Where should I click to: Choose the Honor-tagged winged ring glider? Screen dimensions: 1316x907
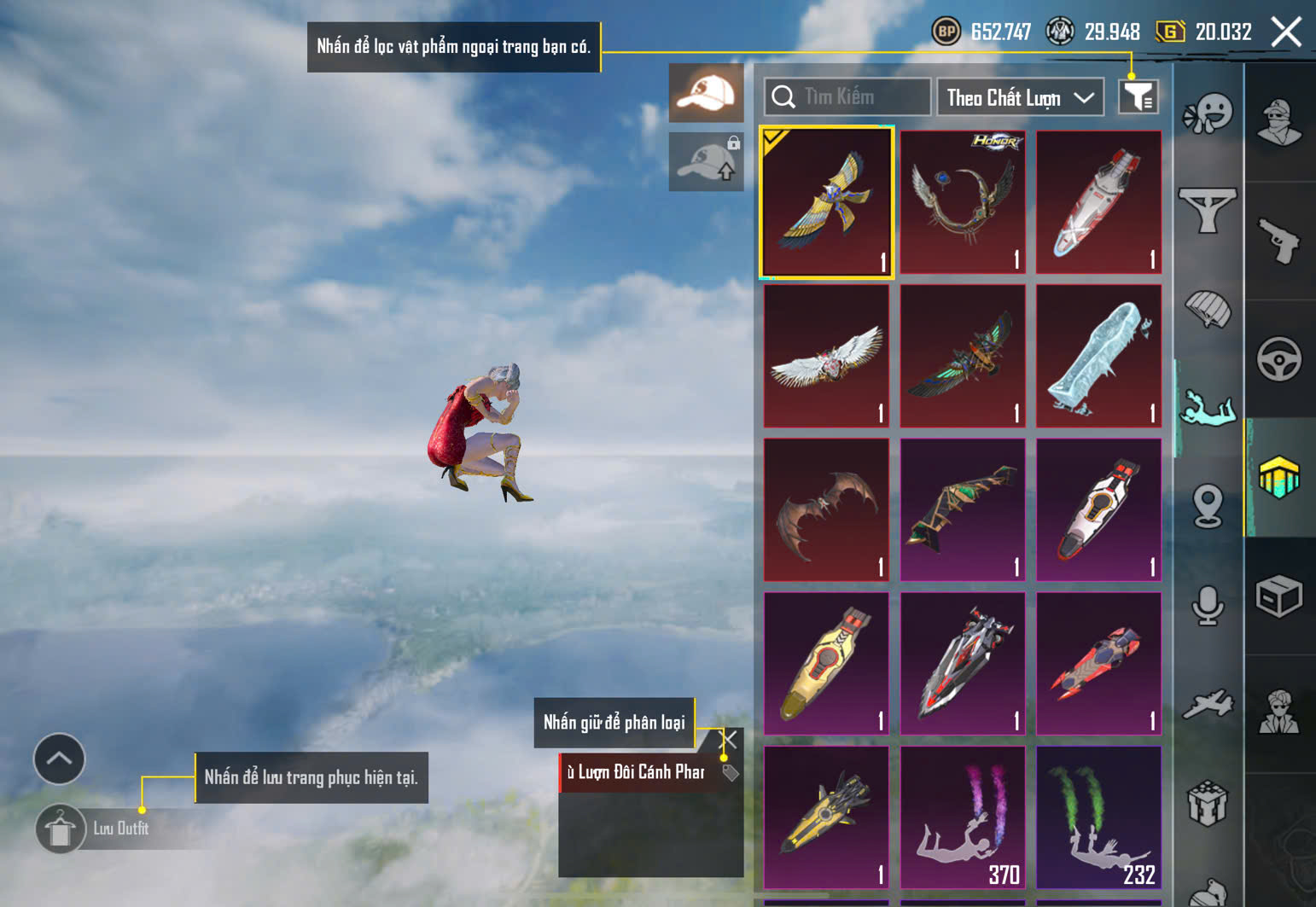coord(963,202)
